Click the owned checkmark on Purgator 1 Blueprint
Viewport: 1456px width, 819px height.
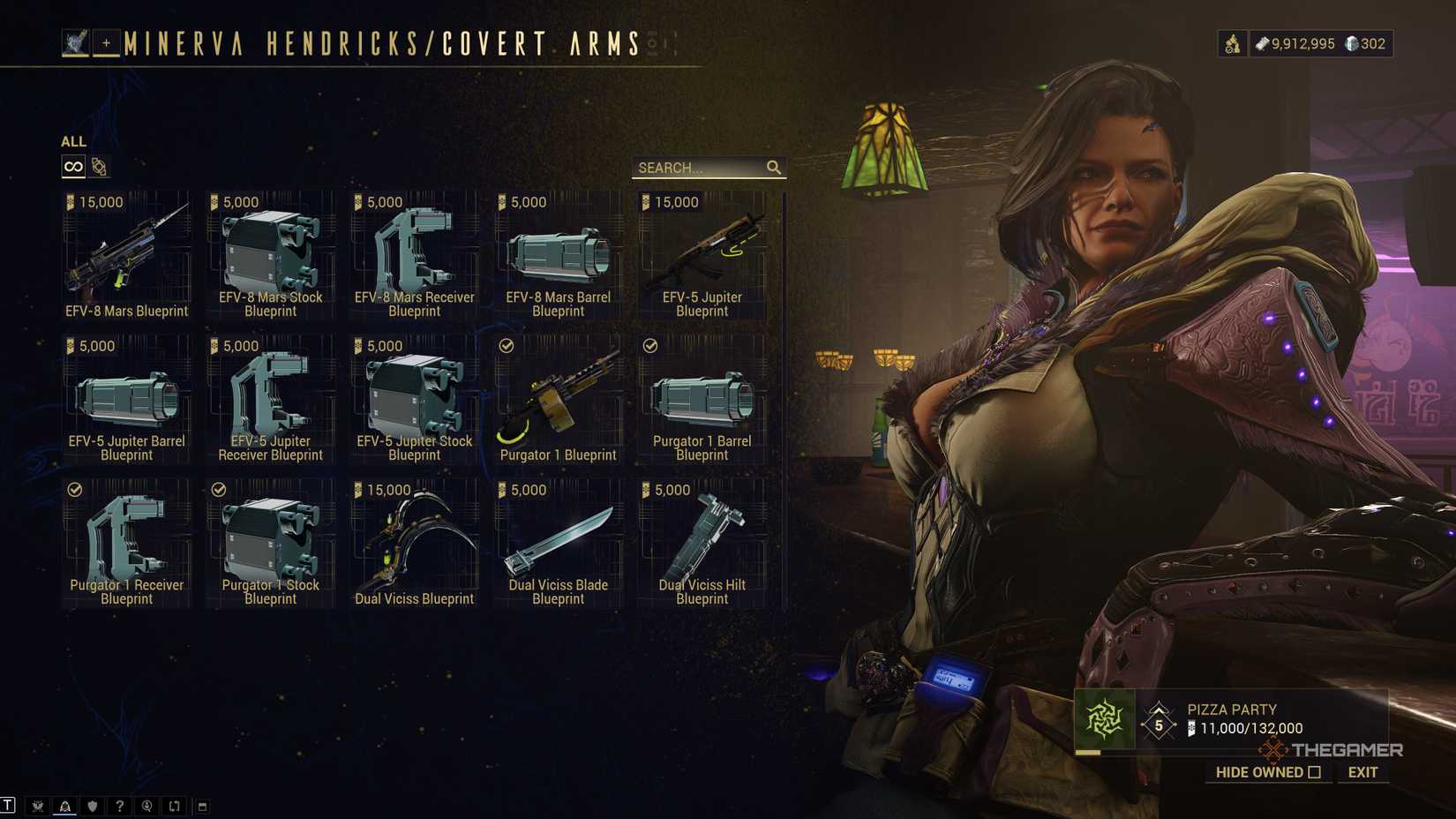coord(505,345)
